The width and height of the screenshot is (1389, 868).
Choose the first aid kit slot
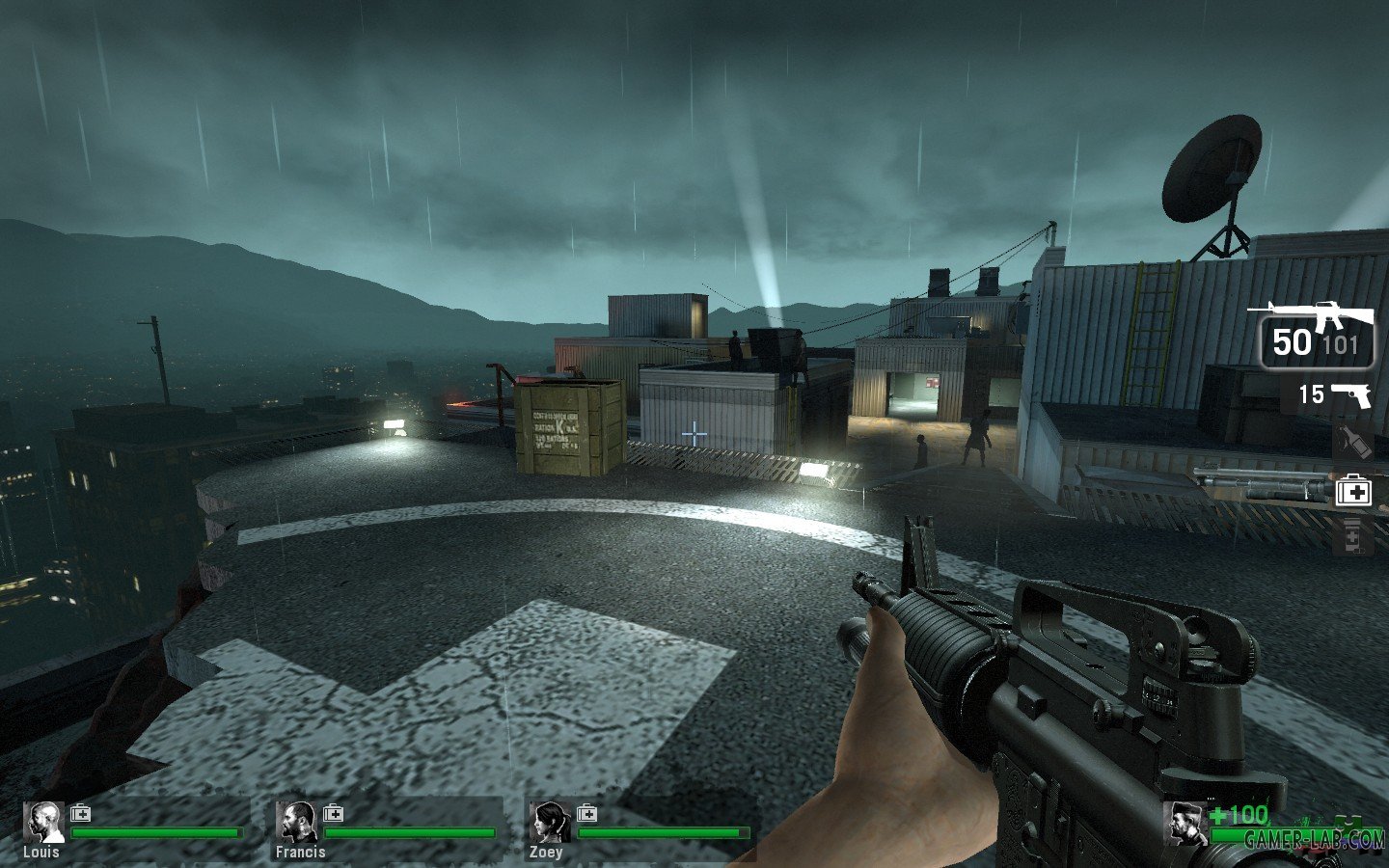pyautogui.click(x=1353, y=492)
